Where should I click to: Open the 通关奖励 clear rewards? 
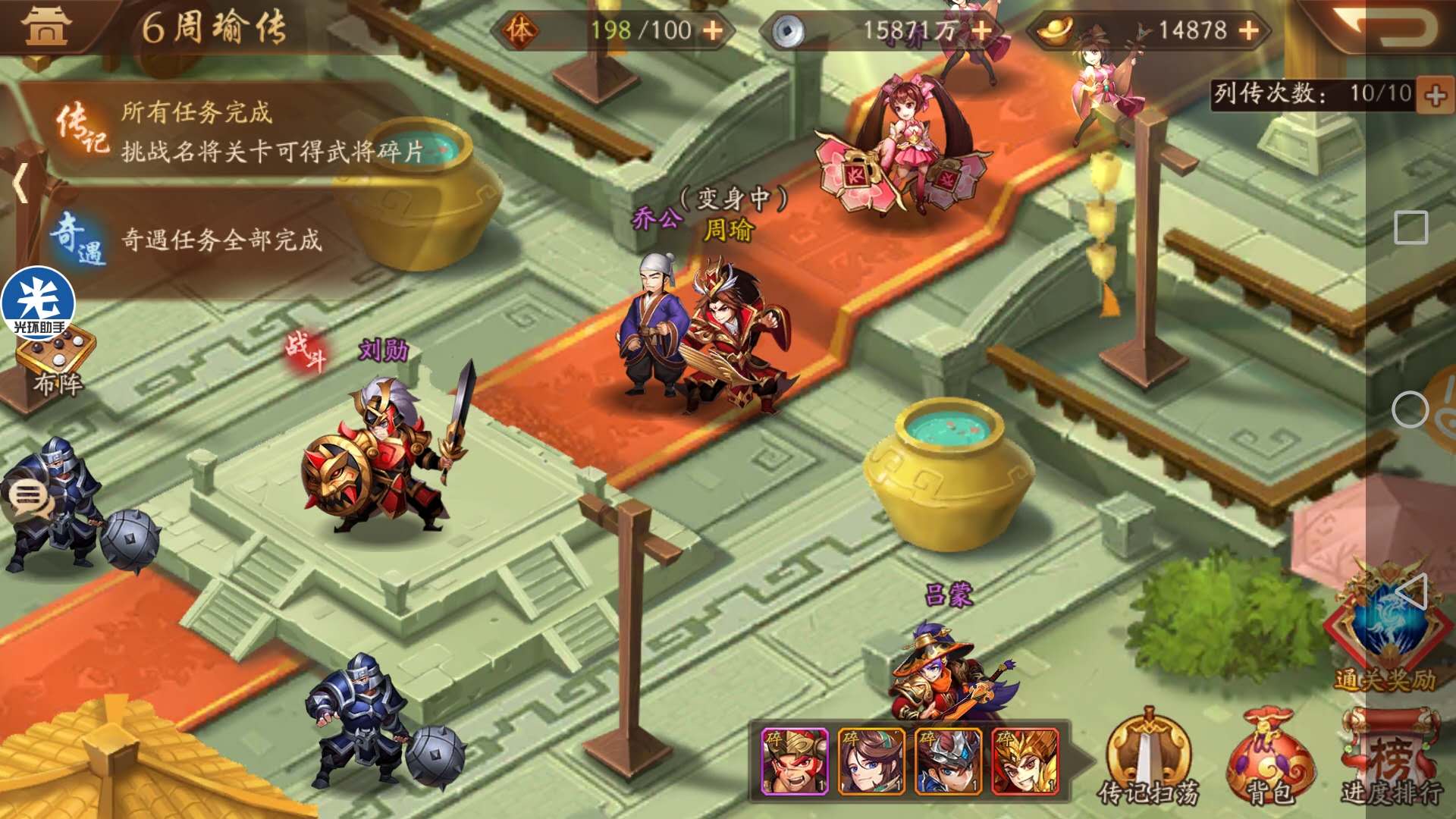[x=1385, y=637]
